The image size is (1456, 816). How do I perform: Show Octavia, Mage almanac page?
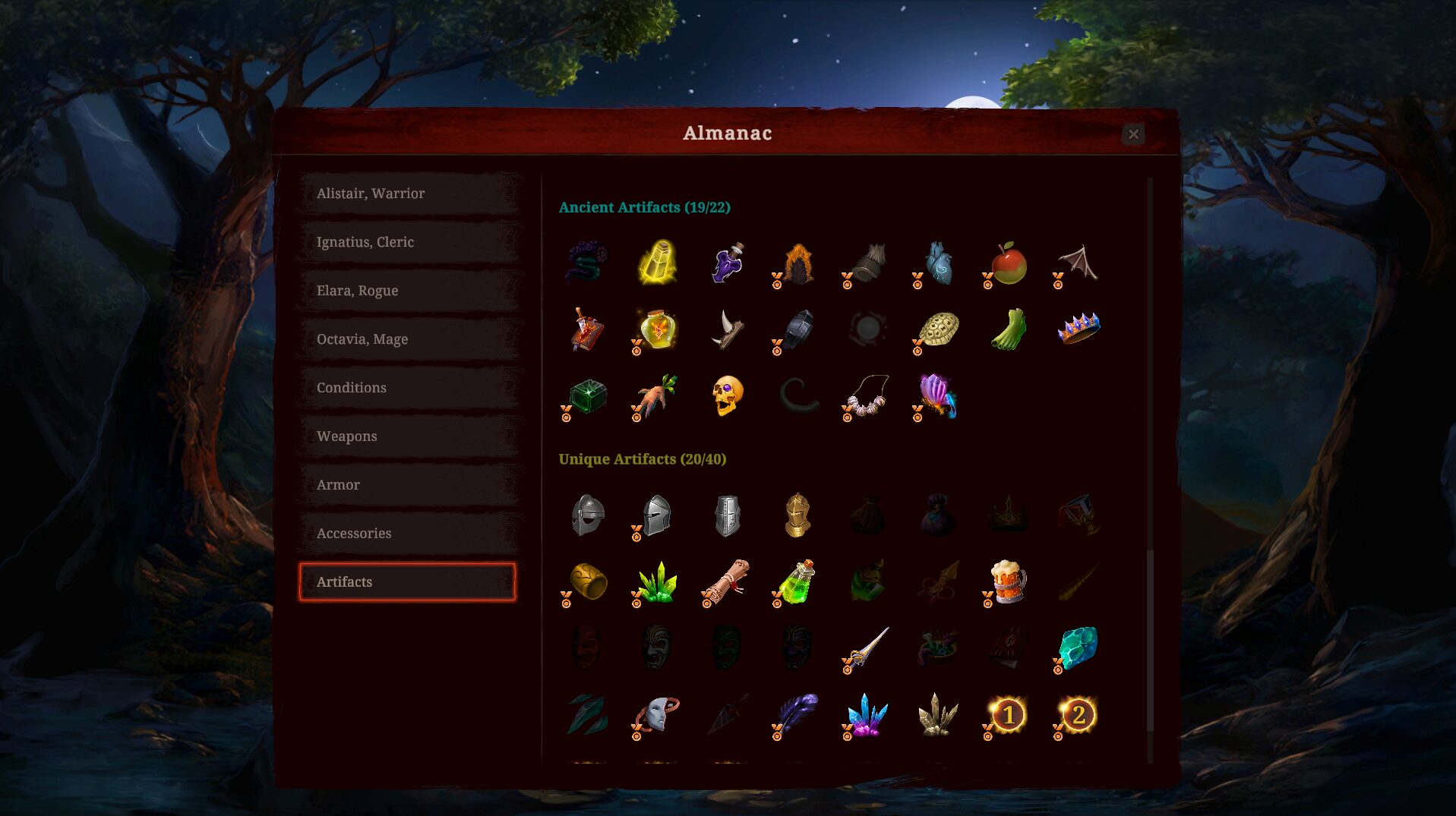click(x=409, y=339)
